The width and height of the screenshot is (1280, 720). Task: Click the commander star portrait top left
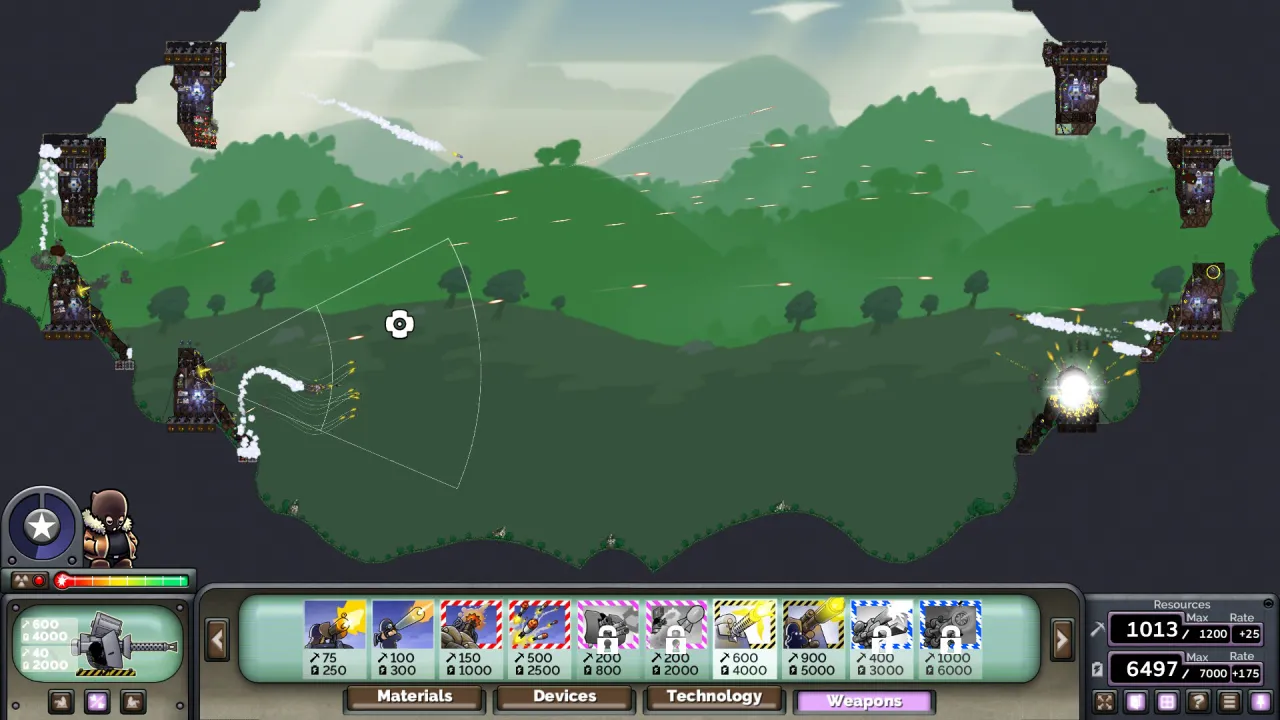point(42,525)
